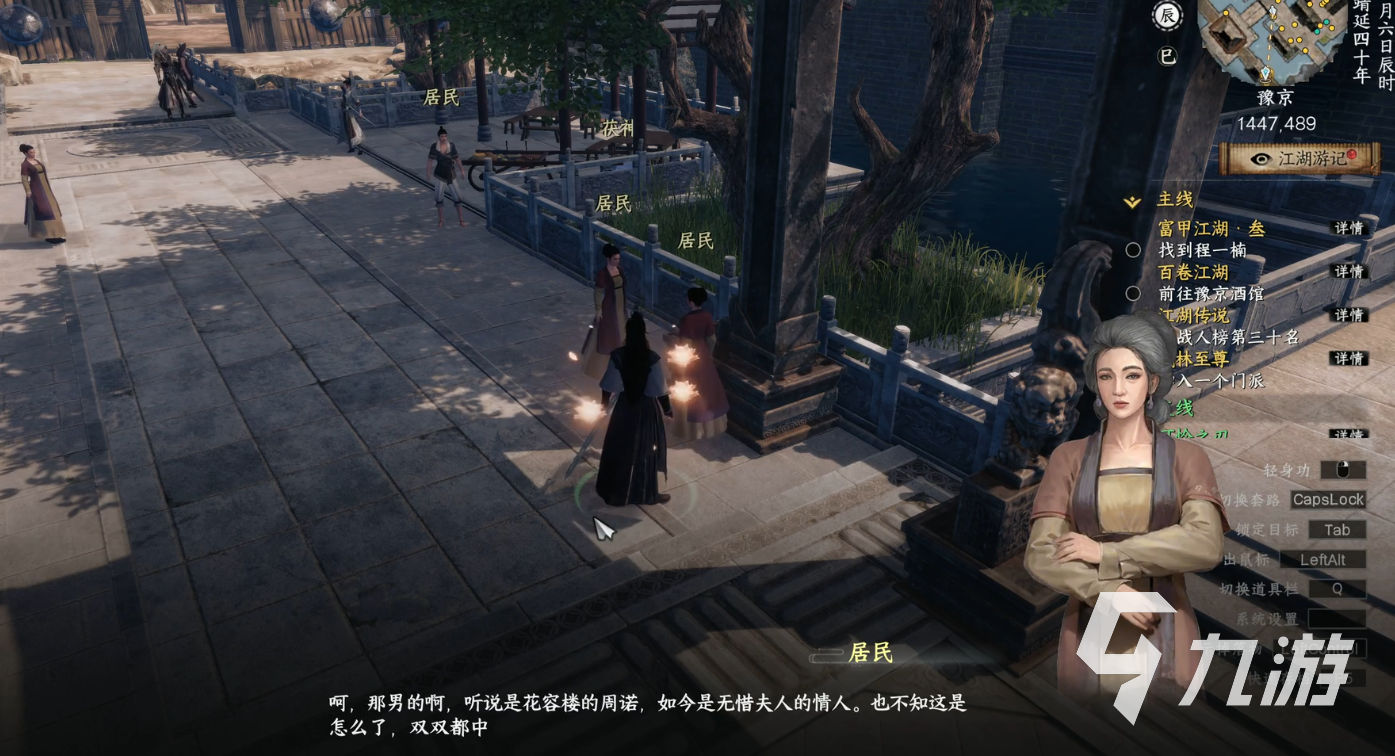Image resolution: width=1395 pixels, height=756 pixels.
Task: Click the player position marker on the minimap
Action: 1264,74
